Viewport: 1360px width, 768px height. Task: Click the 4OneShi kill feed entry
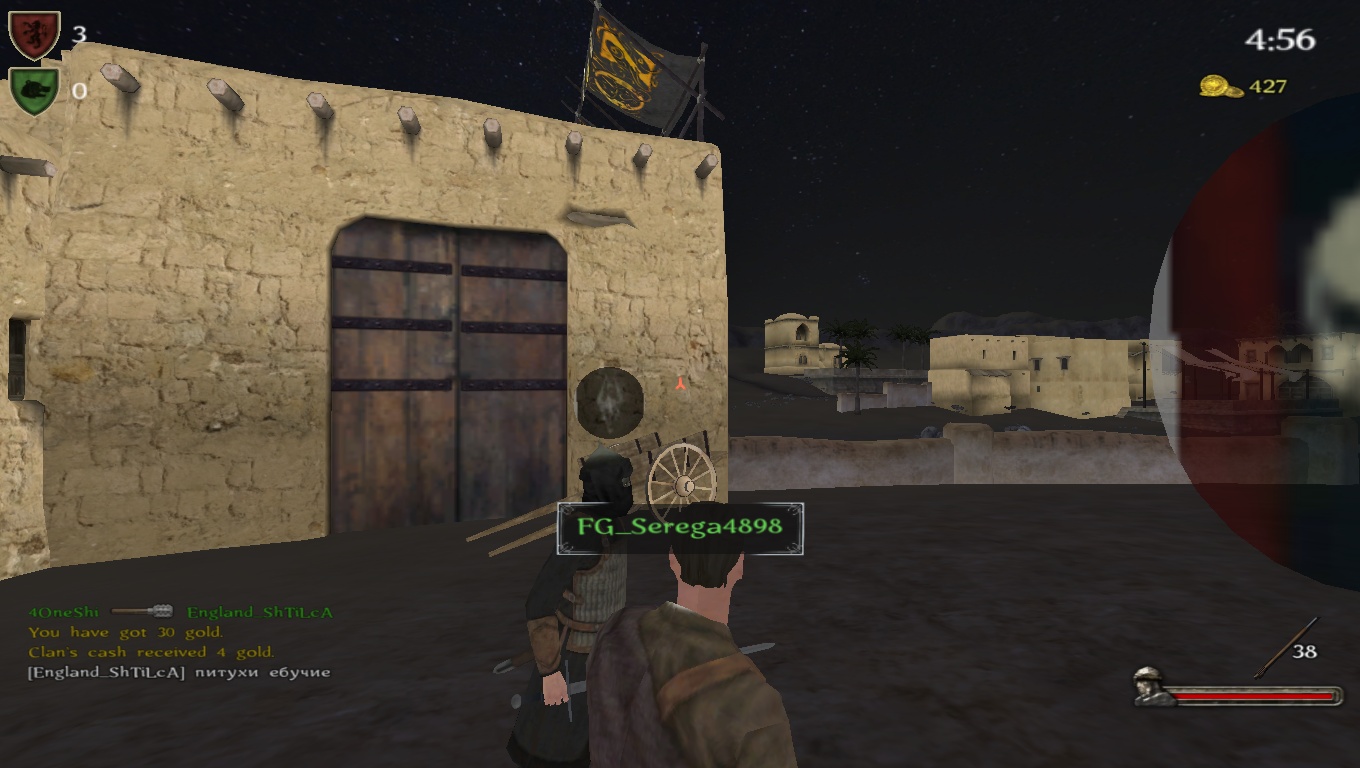(x=180, y=612)
